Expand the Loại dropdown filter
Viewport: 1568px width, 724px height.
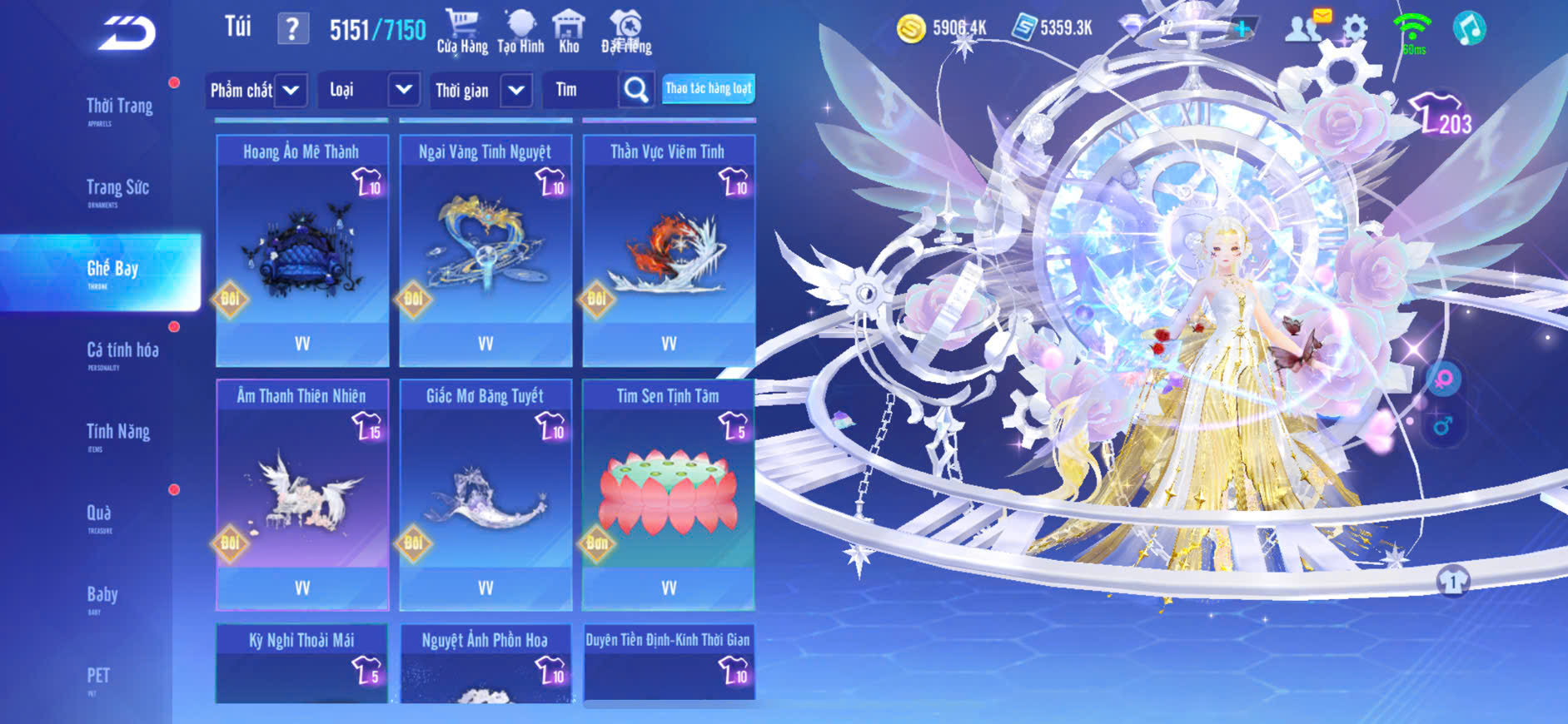367,90
